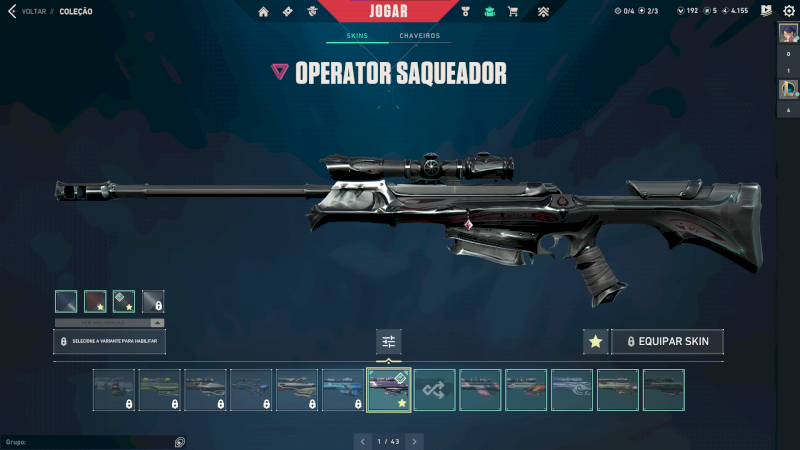Click the Equipar Skin button
The width and height of the screenshot is (800, 450).
[x=667, y=342]
